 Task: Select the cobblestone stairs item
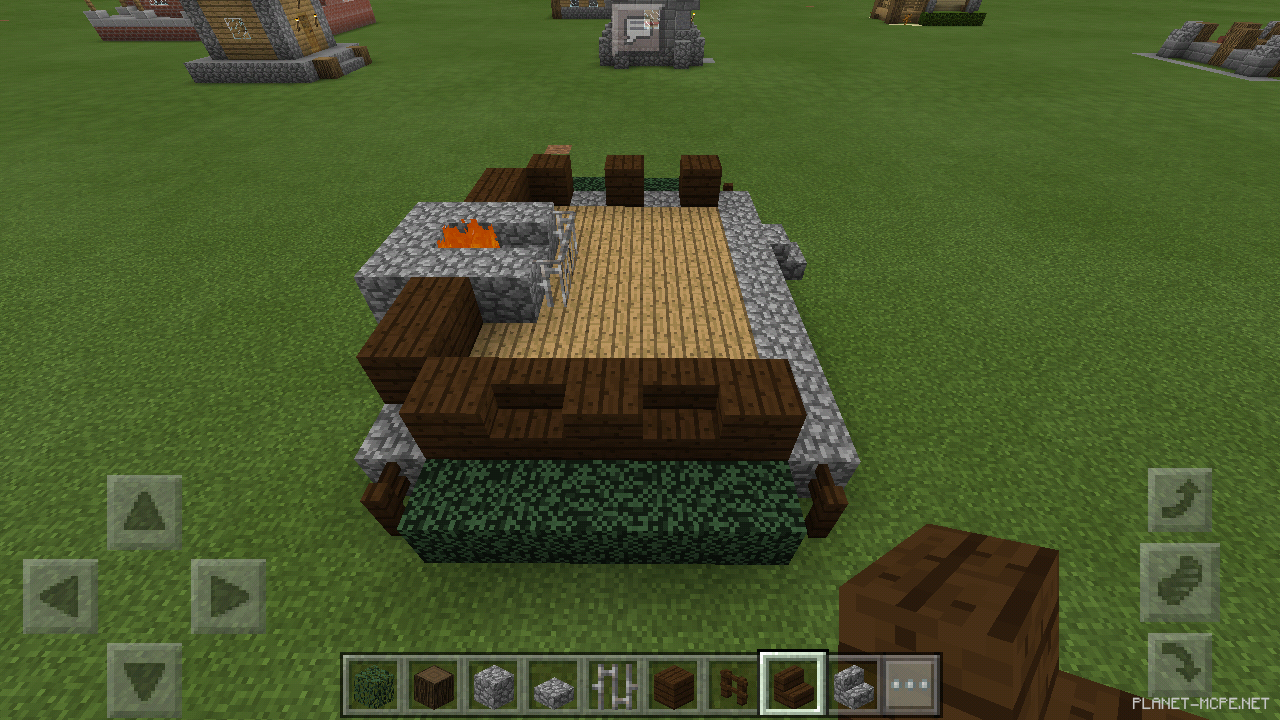[x=853, y=682]
